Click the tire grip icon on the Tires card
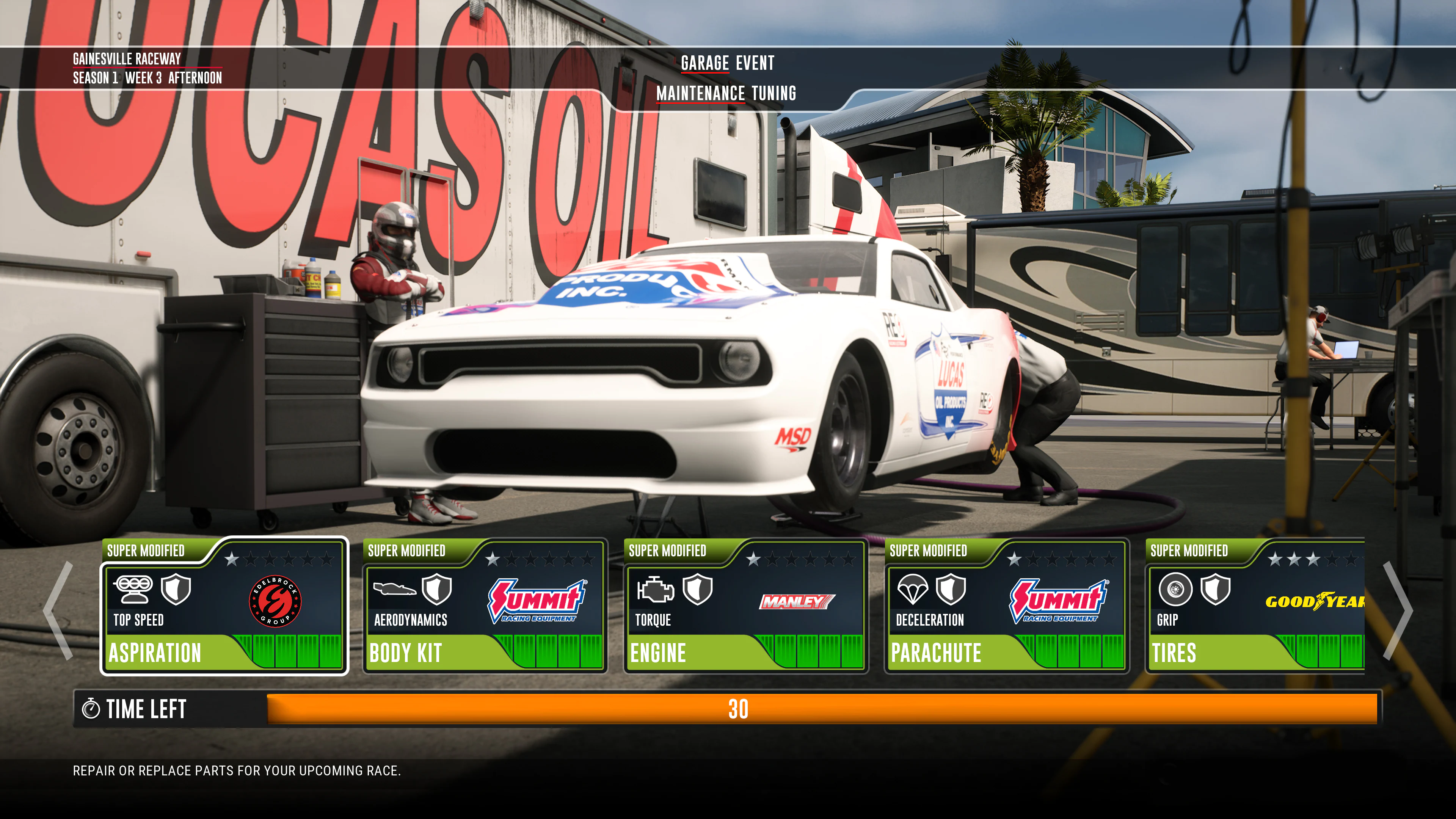Screen dimensions: 1456x819 pos(1176,589)
